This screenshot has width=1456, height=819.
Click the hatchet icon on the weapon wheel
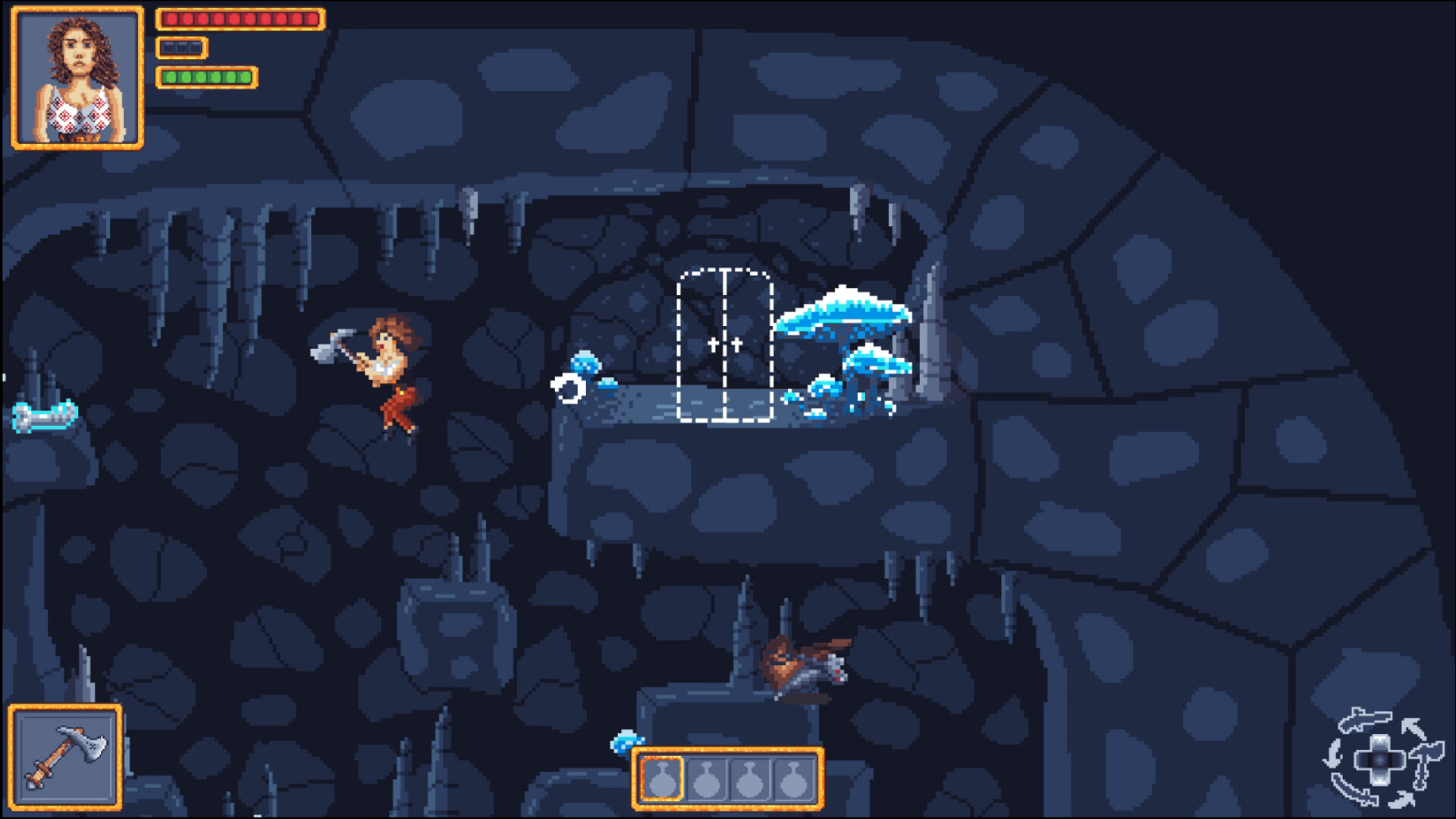[1427, 756]
